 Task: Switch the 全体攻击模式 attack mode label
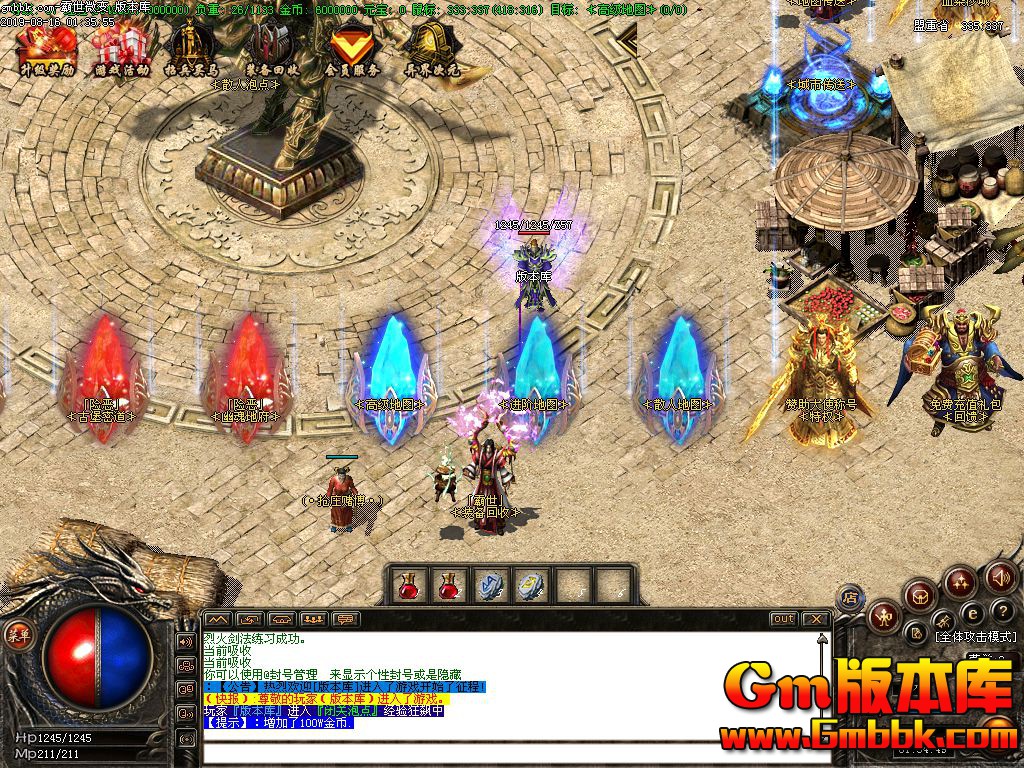click(975, 636)
